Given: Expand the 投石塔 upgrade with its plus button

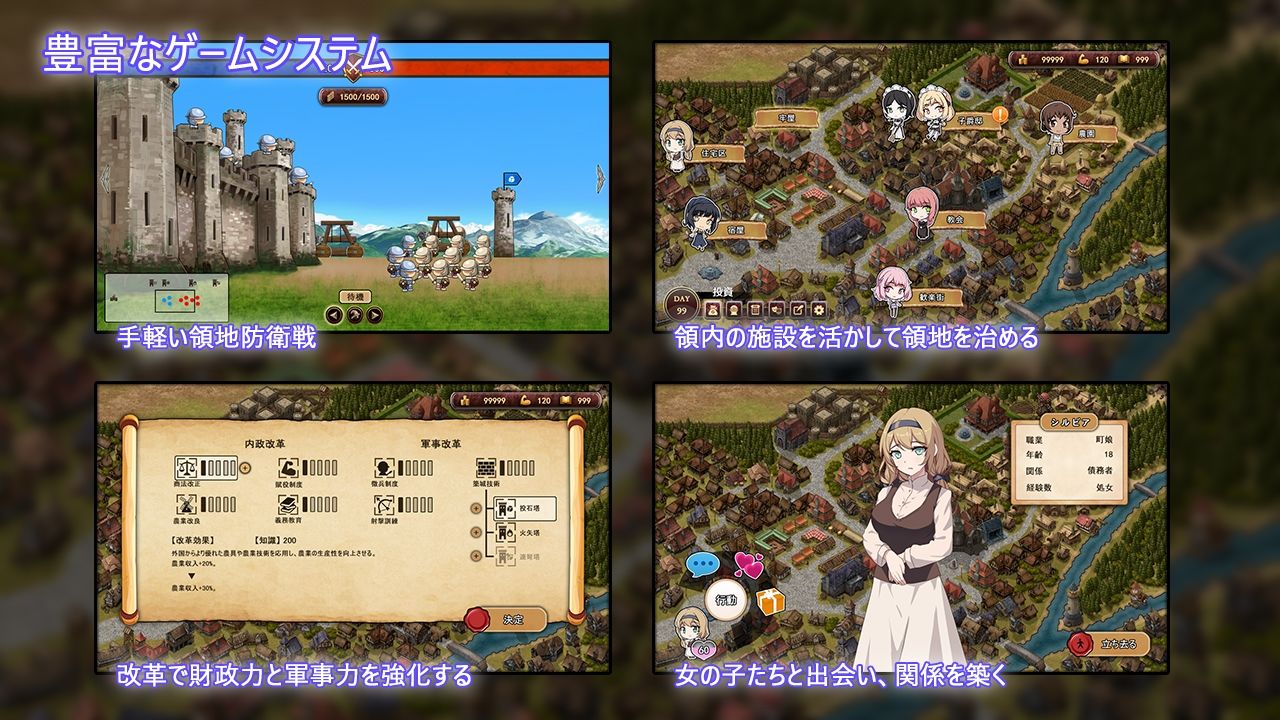Looking at the screenshot, I should (474, 510).
